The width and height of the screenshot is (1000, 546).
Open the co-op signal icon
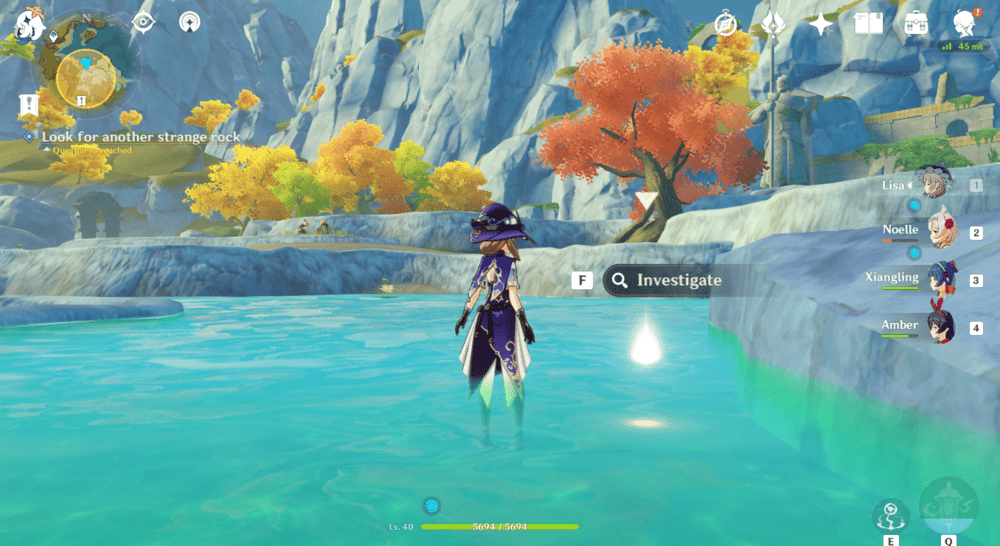(x=189, y=22)
